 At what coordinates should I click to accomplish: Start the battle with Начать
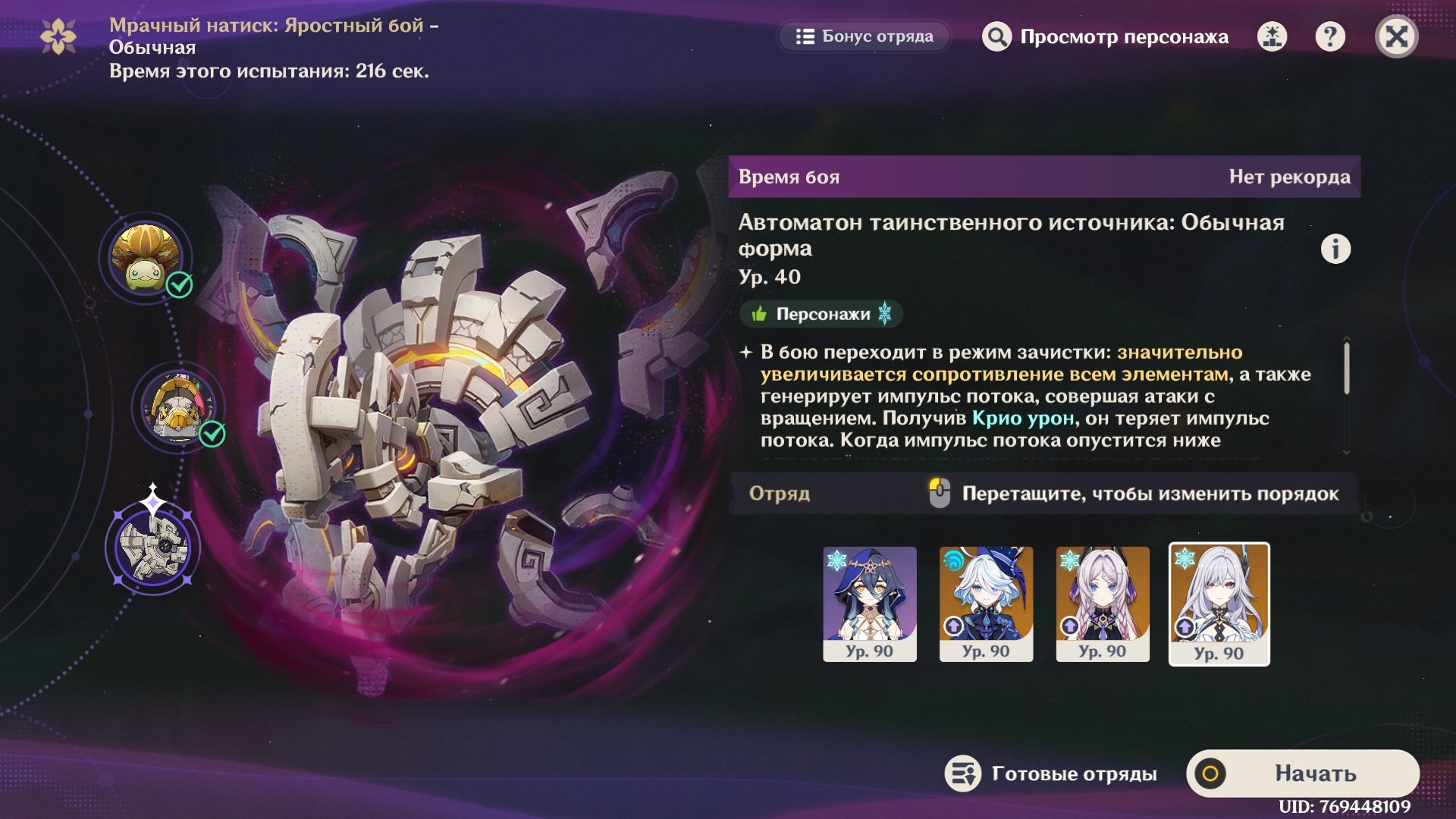click(1303, 773)
